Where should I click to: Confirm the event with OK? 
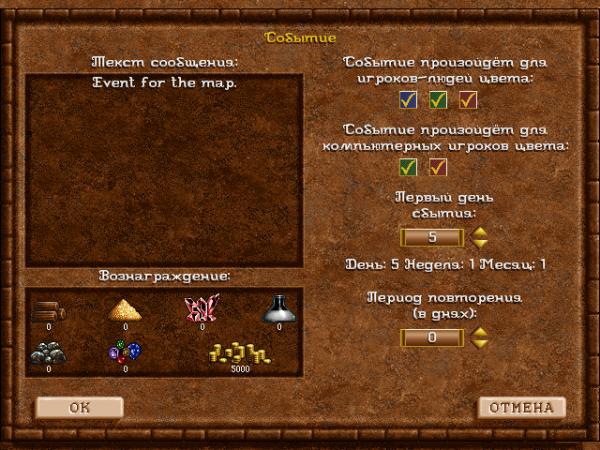(x=79, y=407)
